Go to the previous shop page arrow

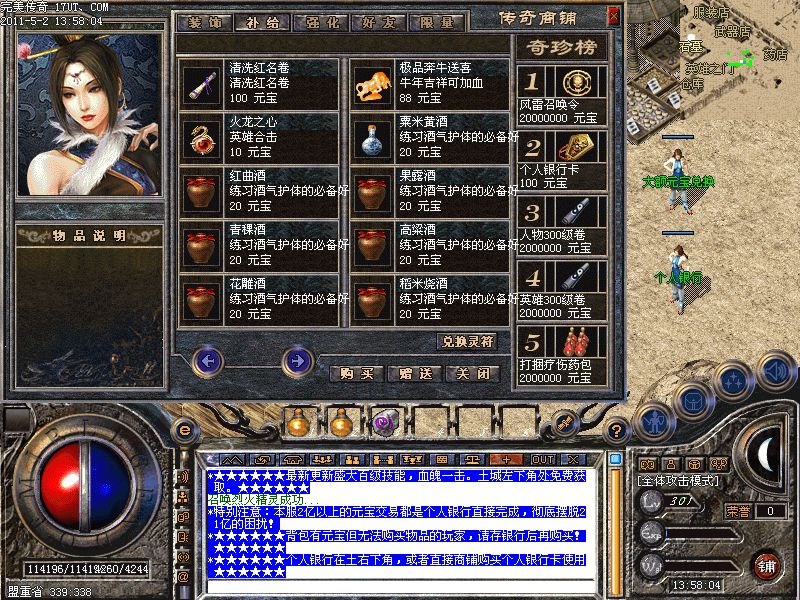207,359
